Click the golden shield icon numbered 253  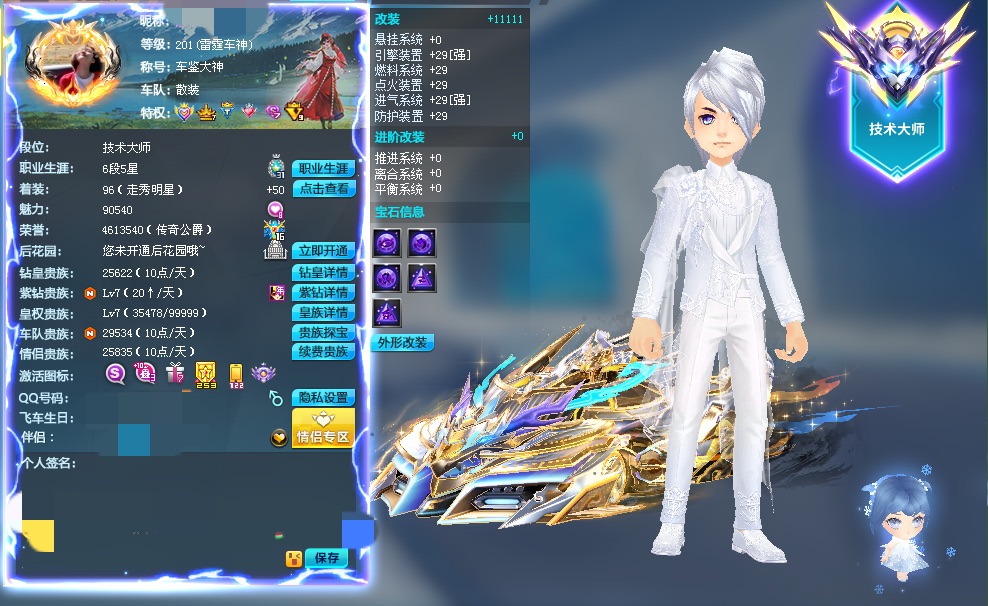coord(206,375)
